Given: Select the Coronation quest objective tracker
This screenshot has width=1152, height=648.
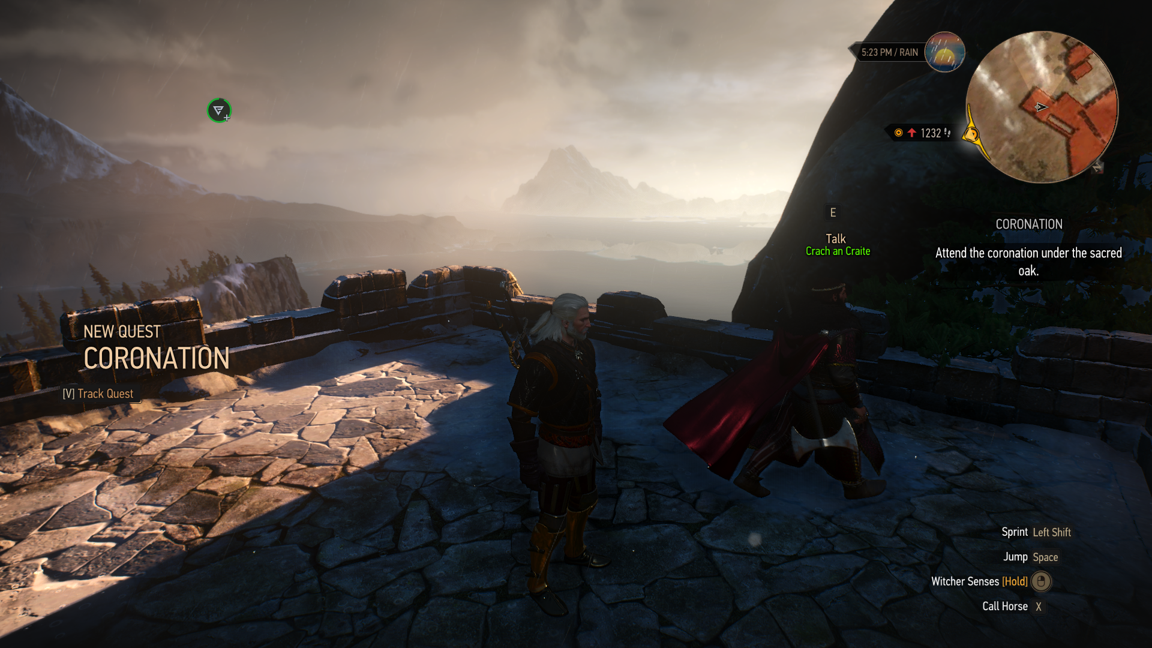Looking at the screenshot, I should click(1028, 247).
